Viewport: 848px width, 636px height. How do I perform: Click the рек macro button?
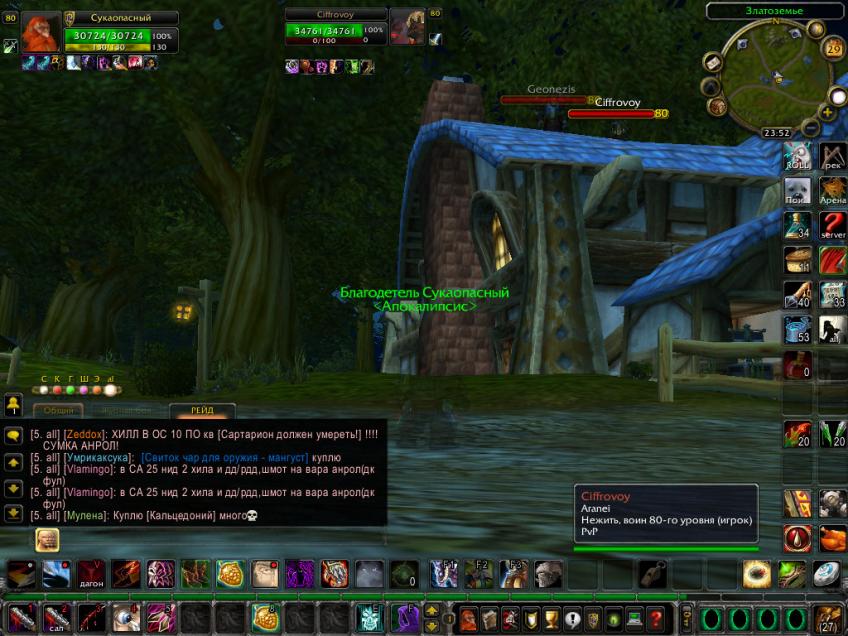833,157
